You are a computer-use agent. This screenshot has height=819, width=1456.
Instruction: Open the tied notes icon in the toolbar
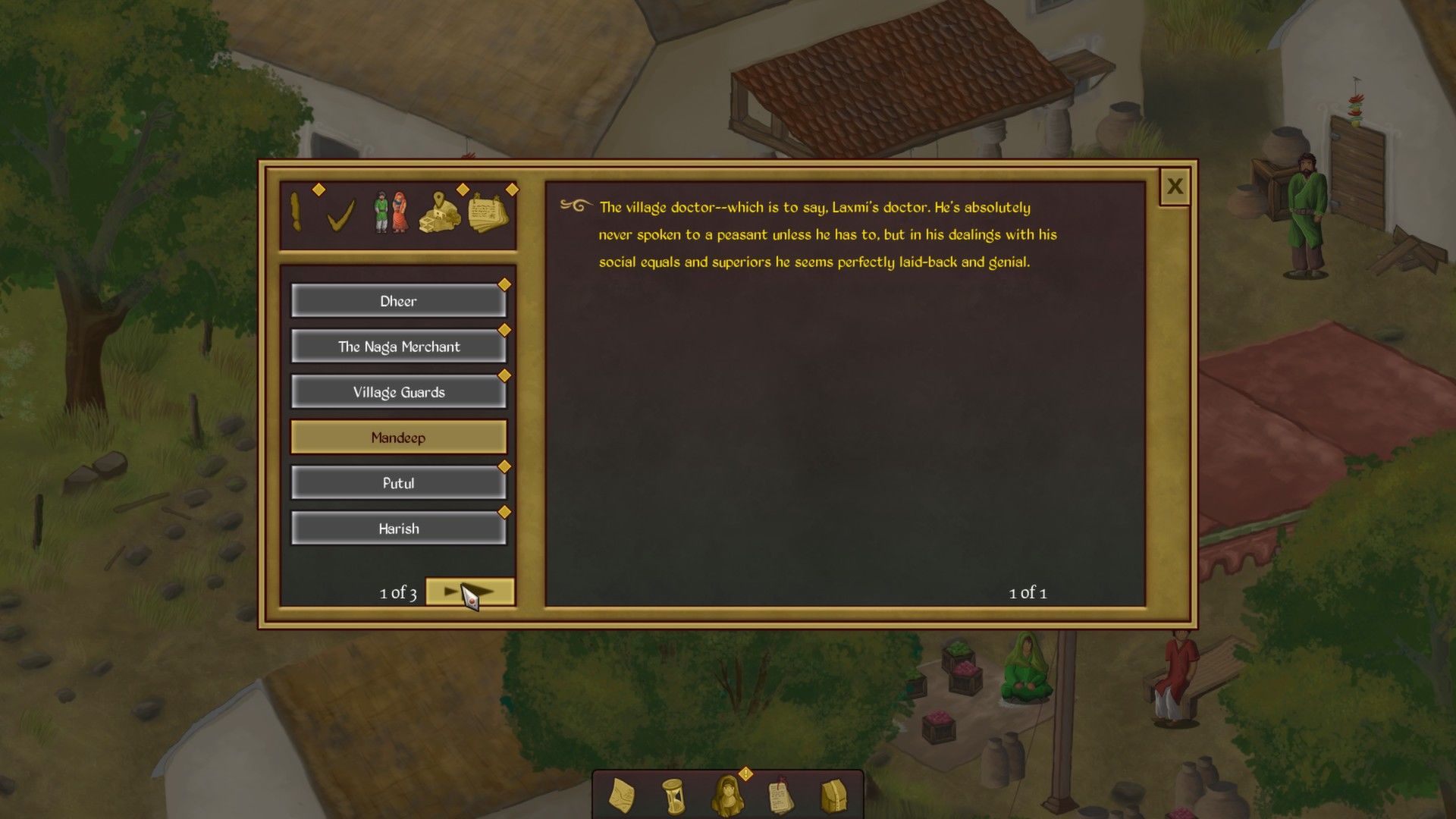tap(780, 796)
